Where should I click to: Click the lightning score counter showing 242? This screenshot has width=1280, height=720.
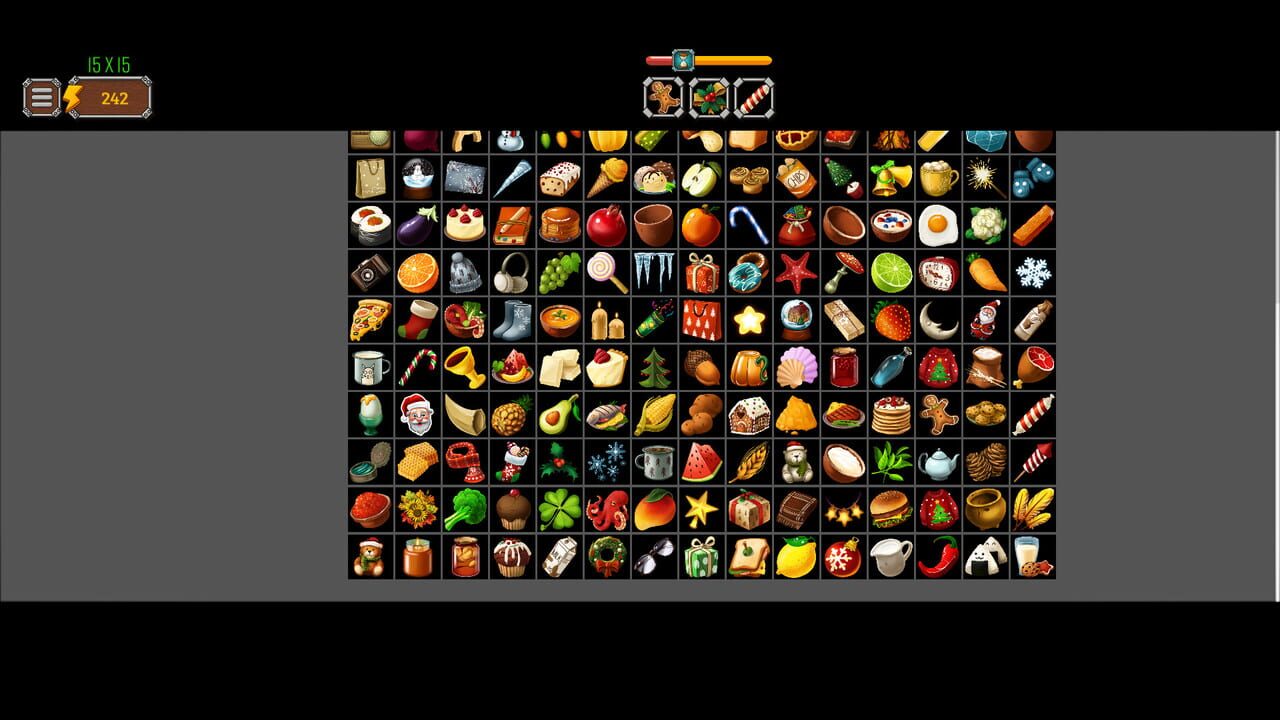(113, 97)
